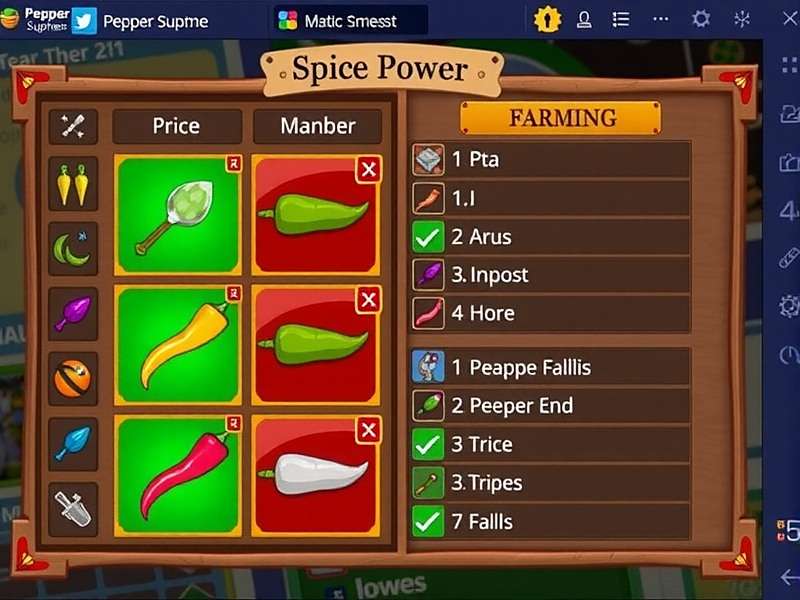Select the red chili pepper tile

tap(178, 474)
